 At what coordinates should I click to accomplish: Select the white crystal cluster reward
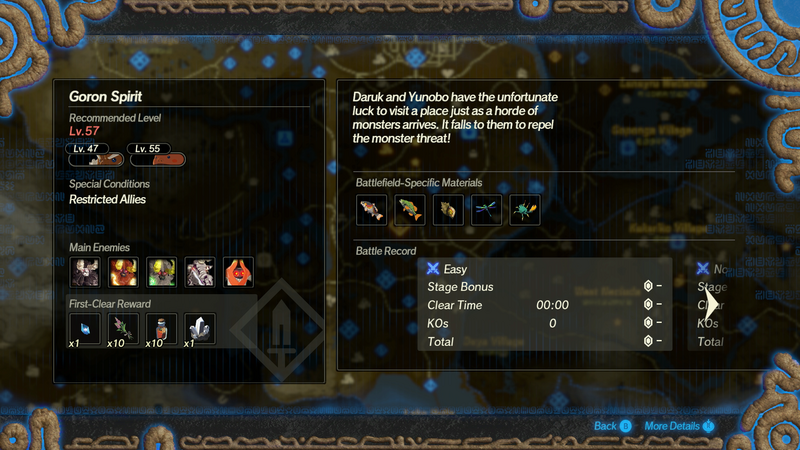coord(200,326)
